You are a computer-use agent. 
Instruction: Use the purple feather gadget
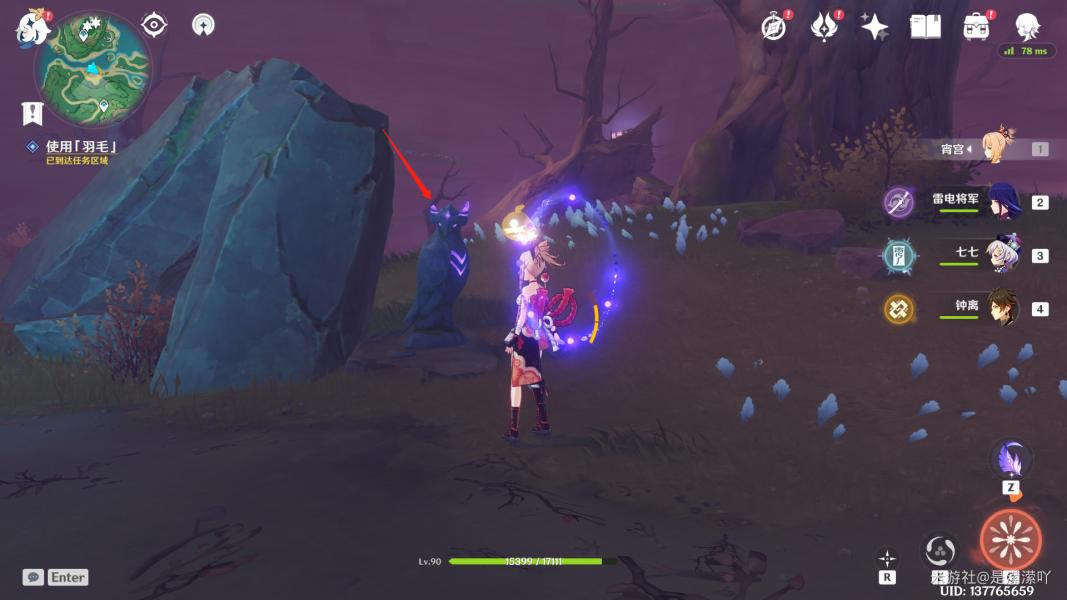(x=1011, y=461)
